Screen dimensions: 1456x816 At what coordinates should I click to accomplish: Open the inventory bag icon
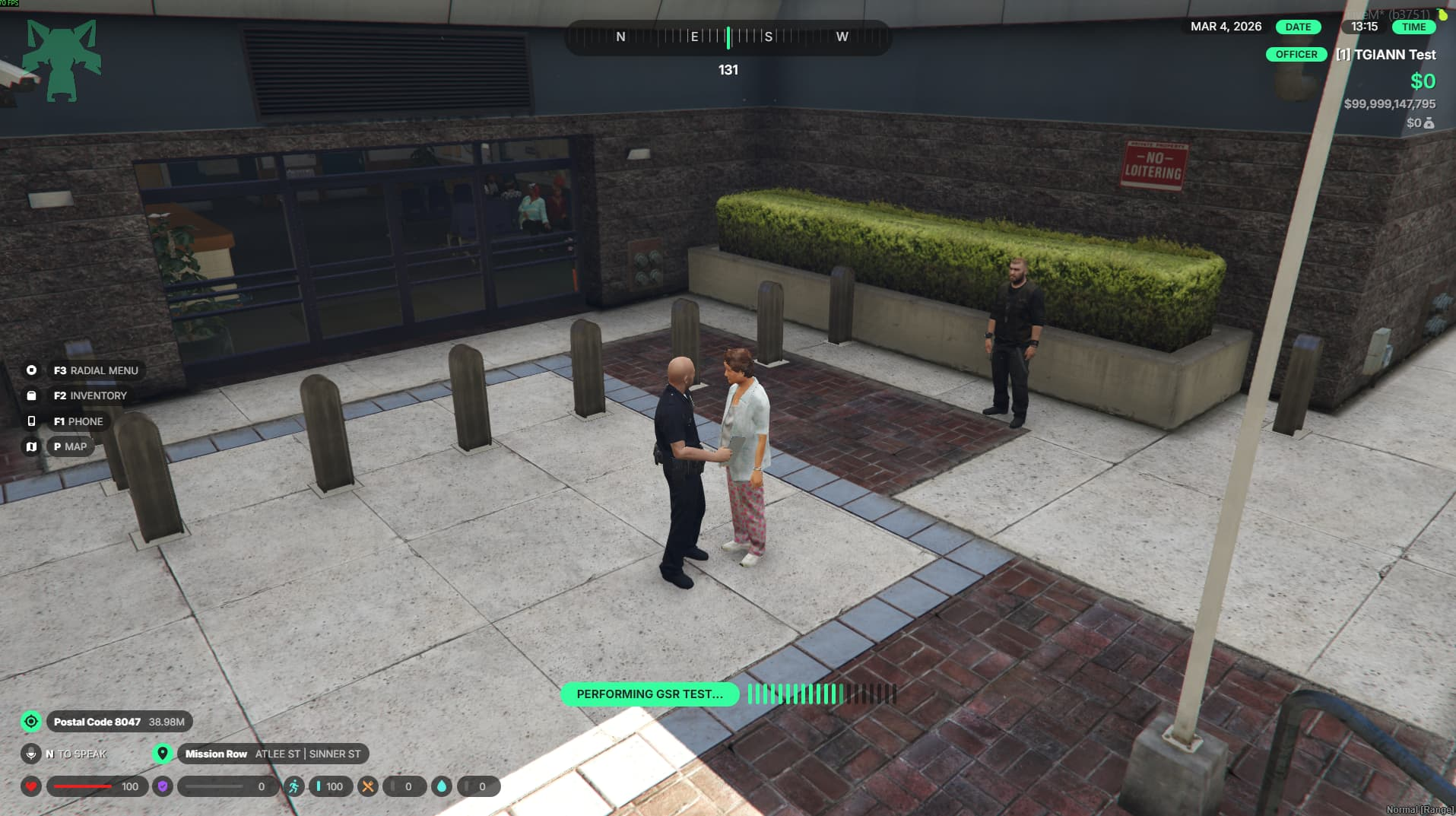click(31, 395)
